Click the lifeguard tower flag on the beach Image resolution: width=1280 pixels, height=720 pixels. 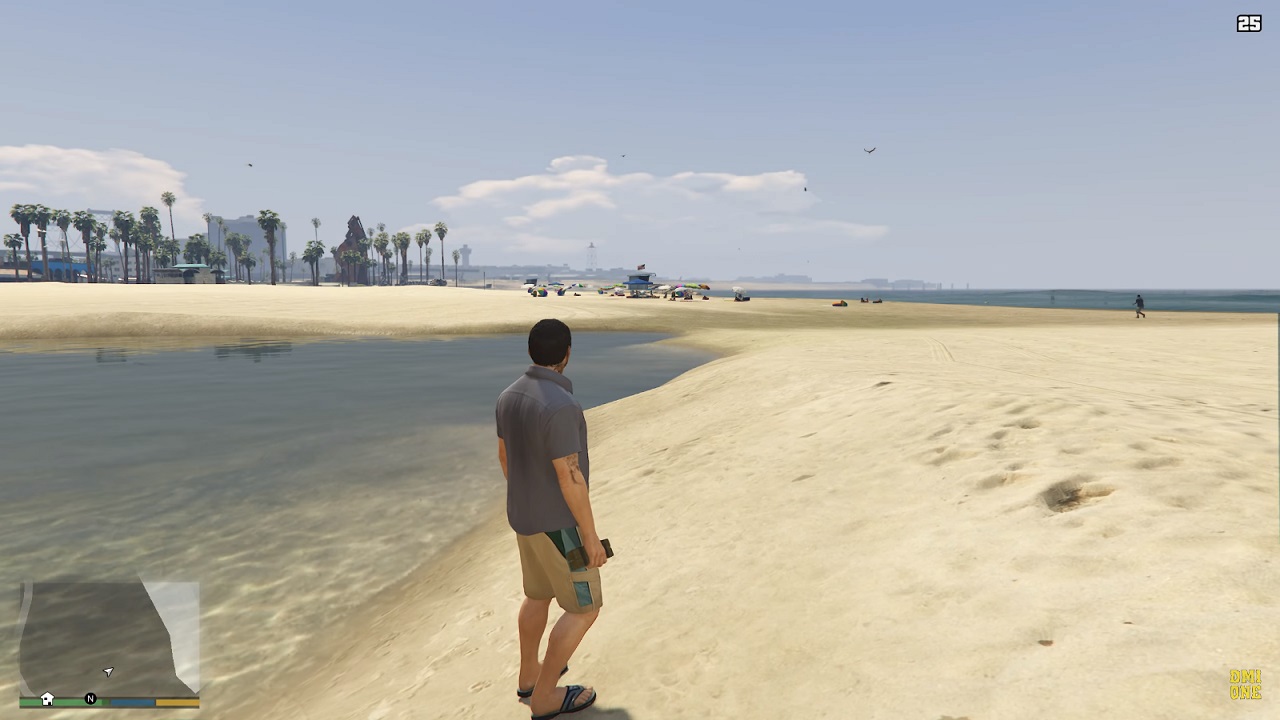tap(641, 267)
